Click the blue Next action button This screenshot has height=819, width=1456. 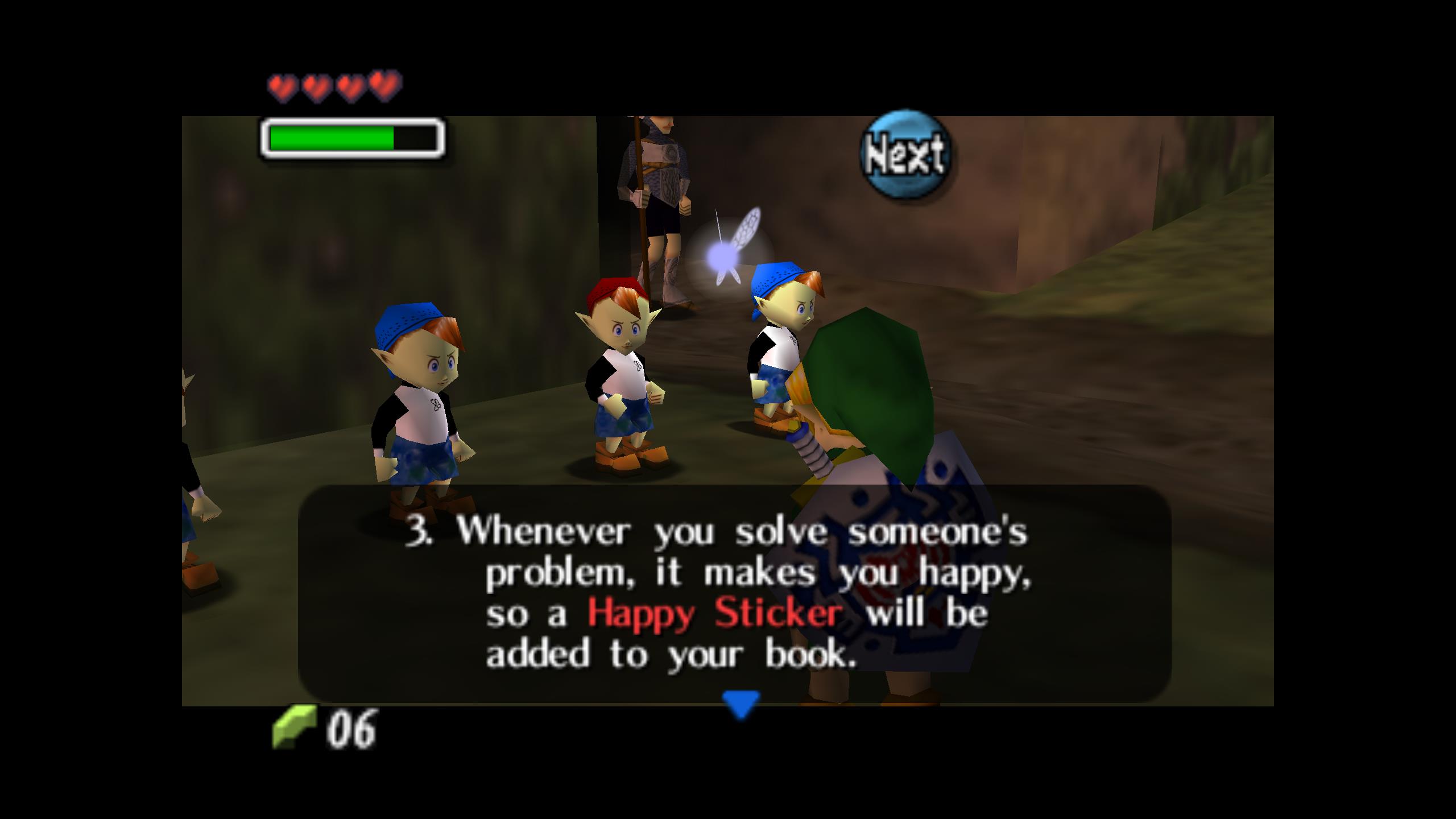(x=905, y=154)
